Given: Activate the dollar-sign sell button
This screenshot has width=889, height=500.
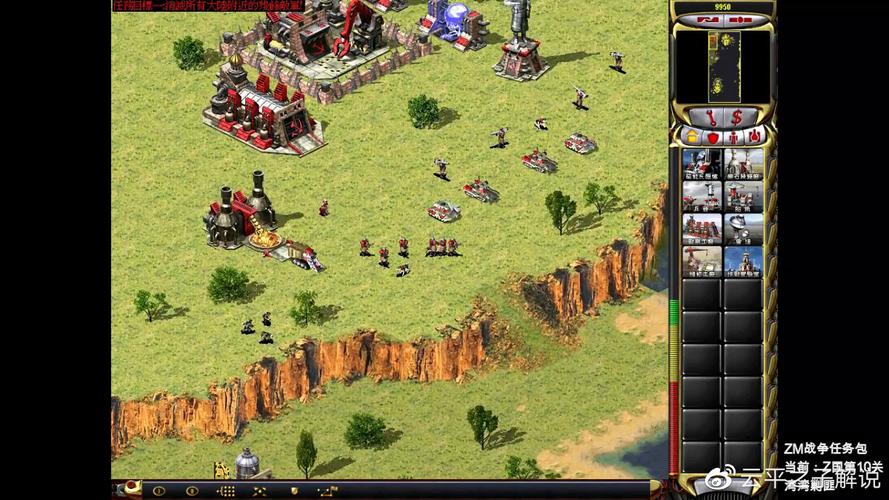Looking at the screenshot, I should (736, 117).
